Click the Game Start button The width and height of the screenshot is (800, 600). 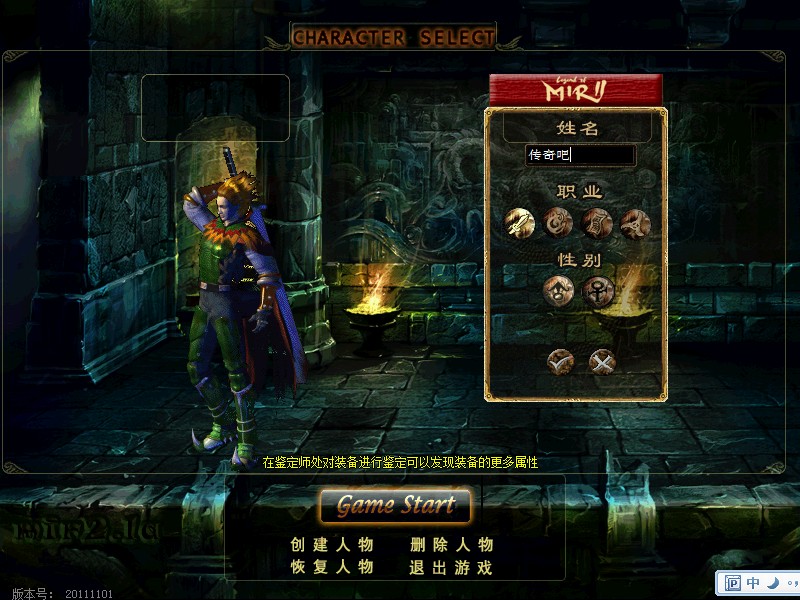pyautogui.click(x=396, y=506)
